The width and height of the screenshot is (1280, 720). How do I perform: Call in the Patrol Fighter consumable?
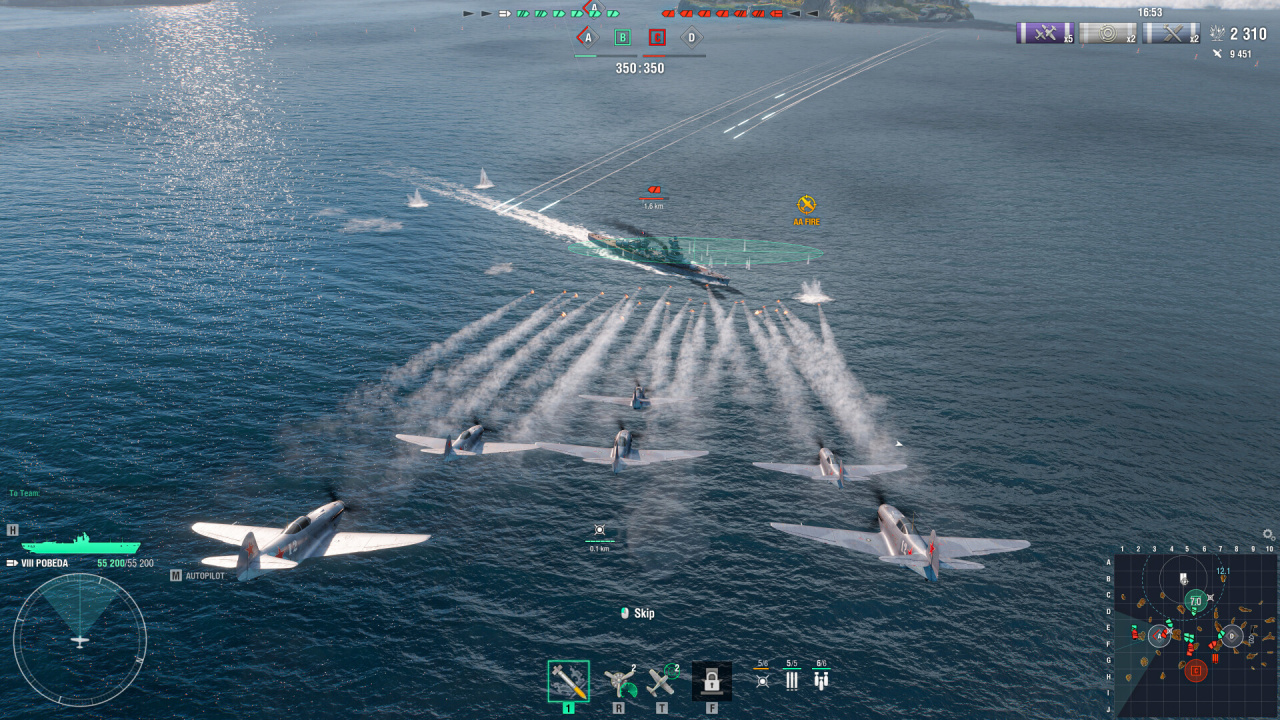click(661, 681)
